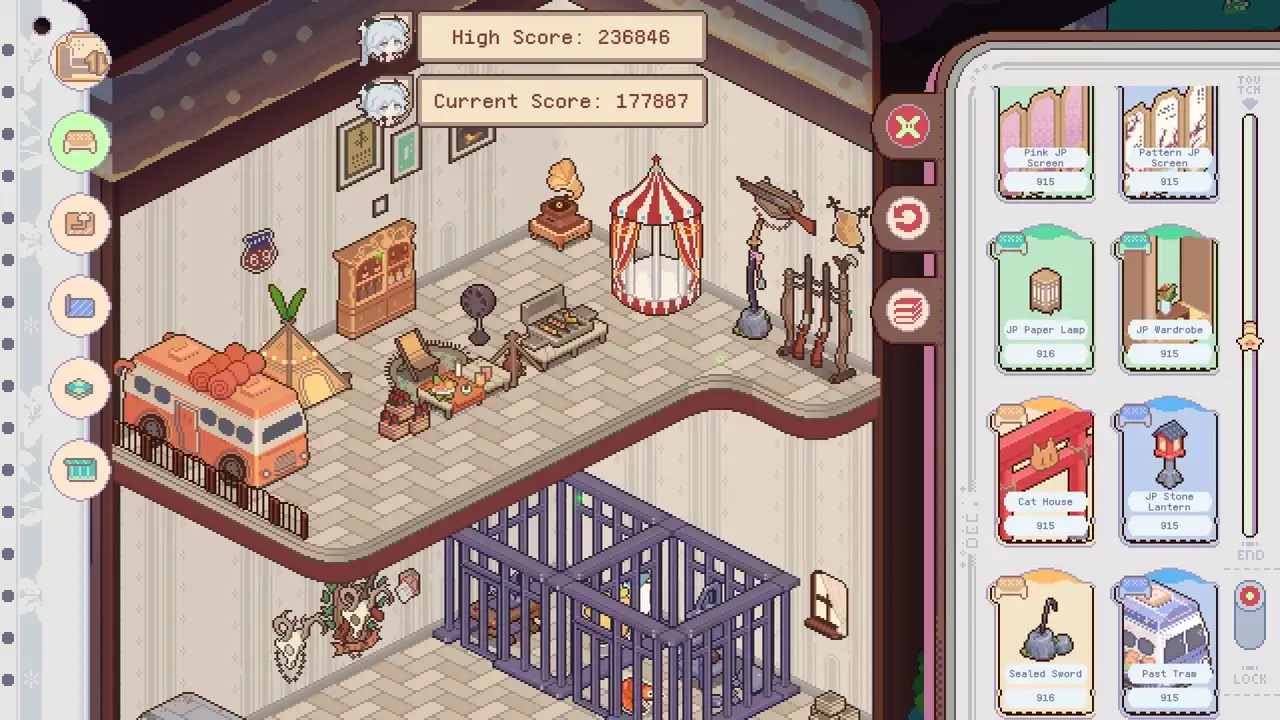Open the blue wallpaper category
This screenshot has height=720, width=1280.
[81, 306]
